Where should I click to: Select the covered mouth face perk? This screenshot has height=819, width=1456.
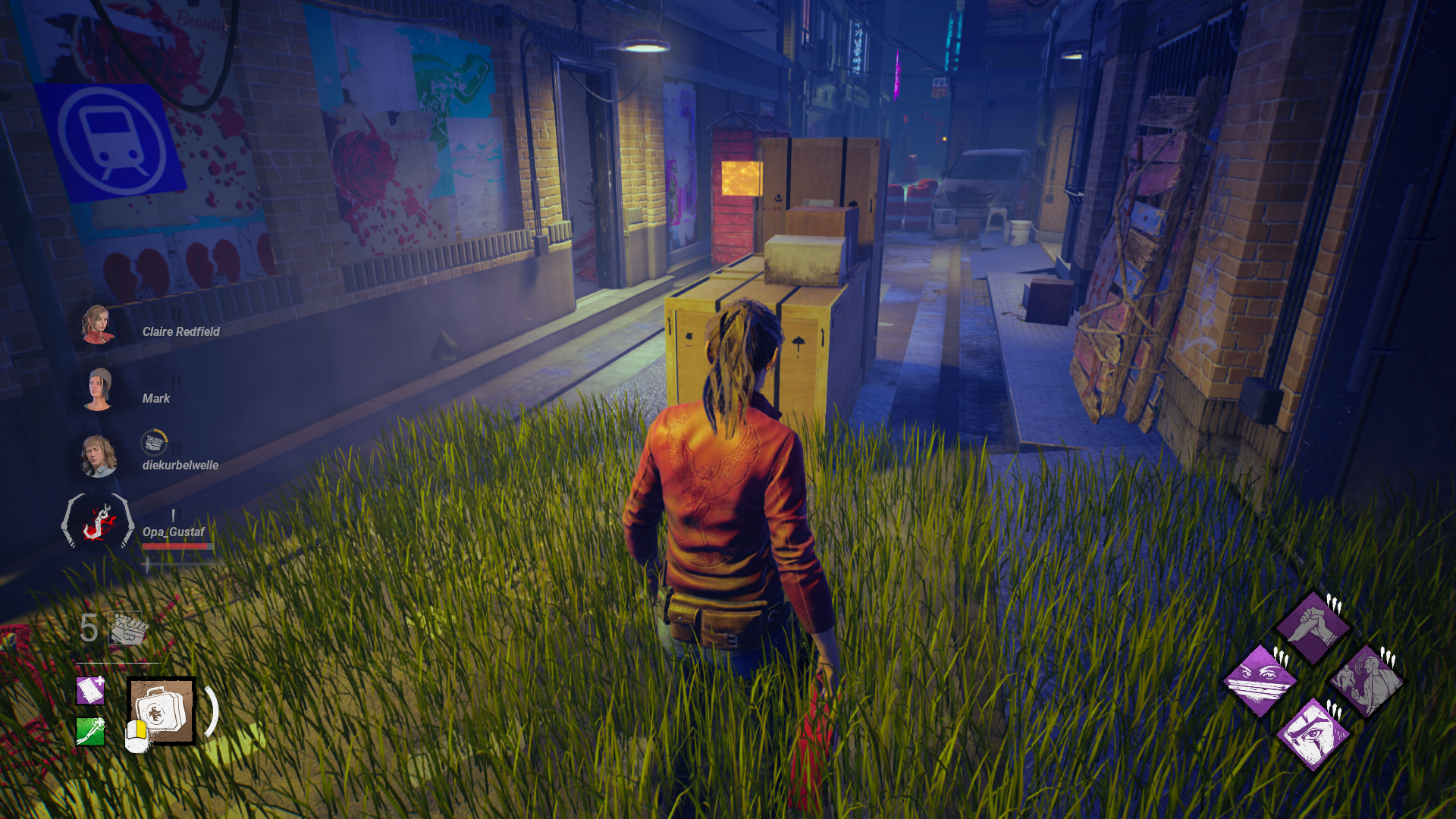pos(1260,680)
